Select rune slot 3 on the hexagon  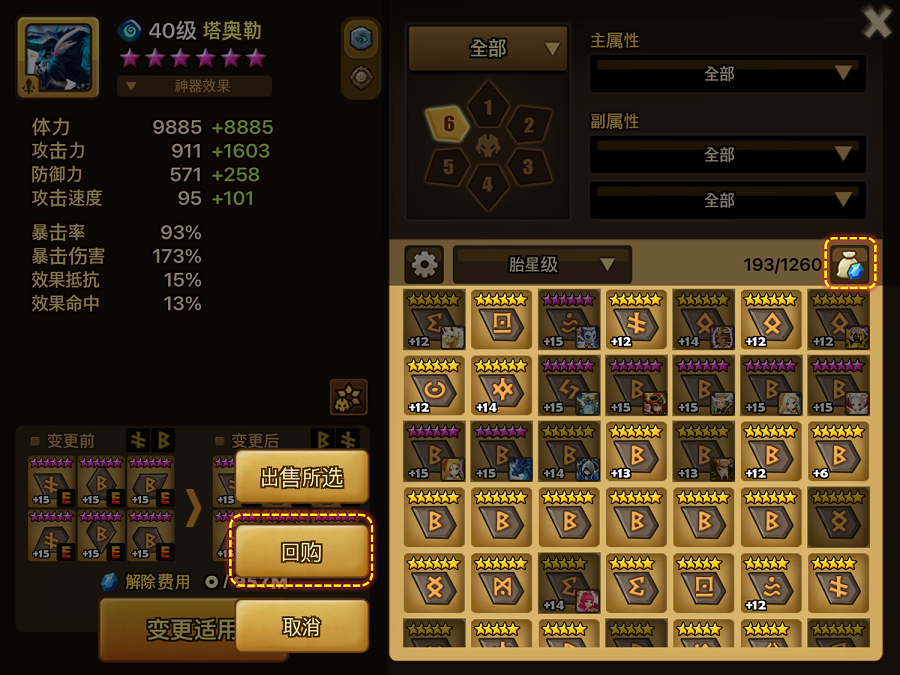click(529, 167)
